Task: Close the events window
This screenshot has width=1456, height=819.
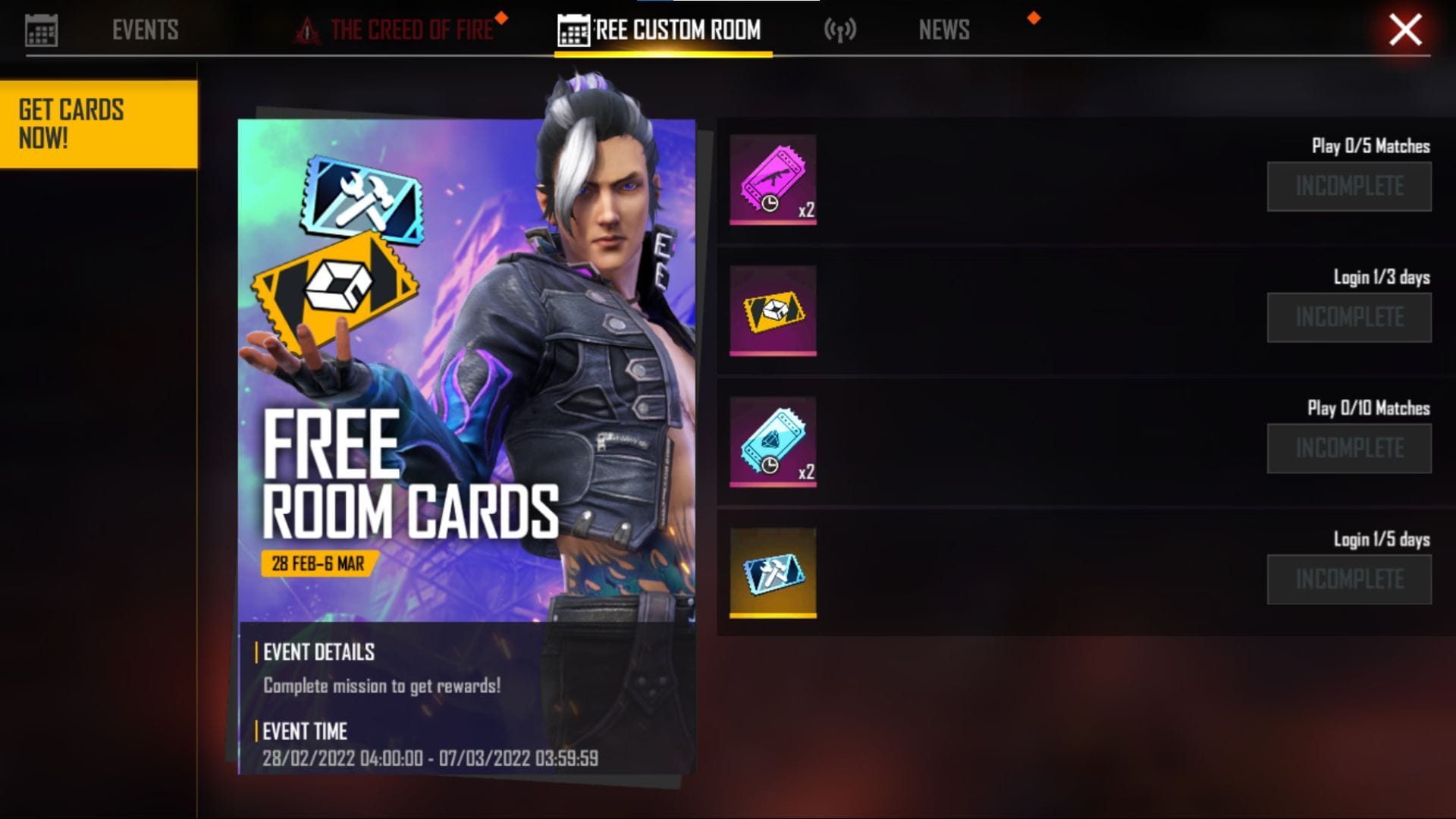Action: (x=1407, y=30)
